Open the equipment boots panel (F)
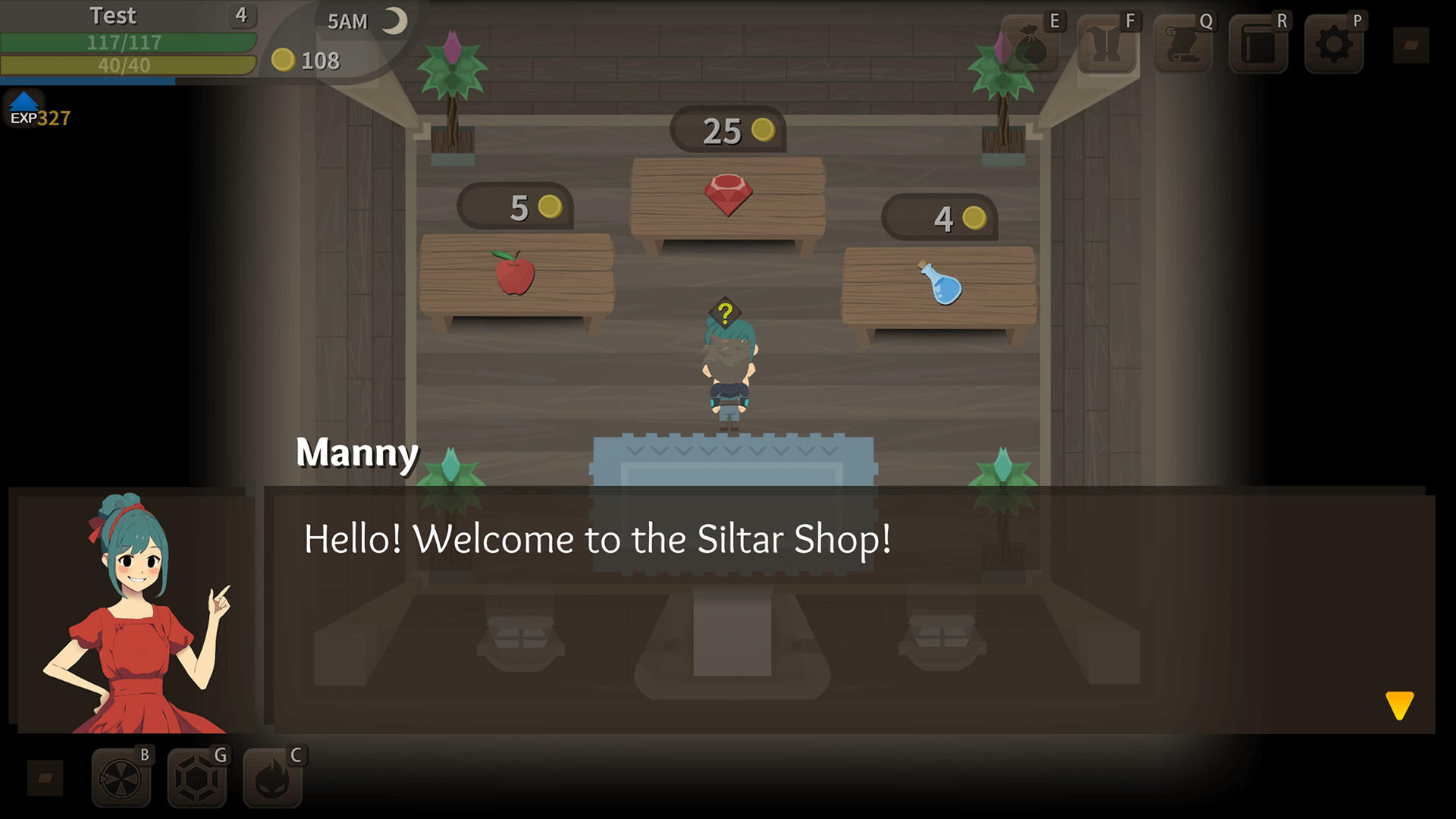The image size is (1456, 819). click(1106, 47)
